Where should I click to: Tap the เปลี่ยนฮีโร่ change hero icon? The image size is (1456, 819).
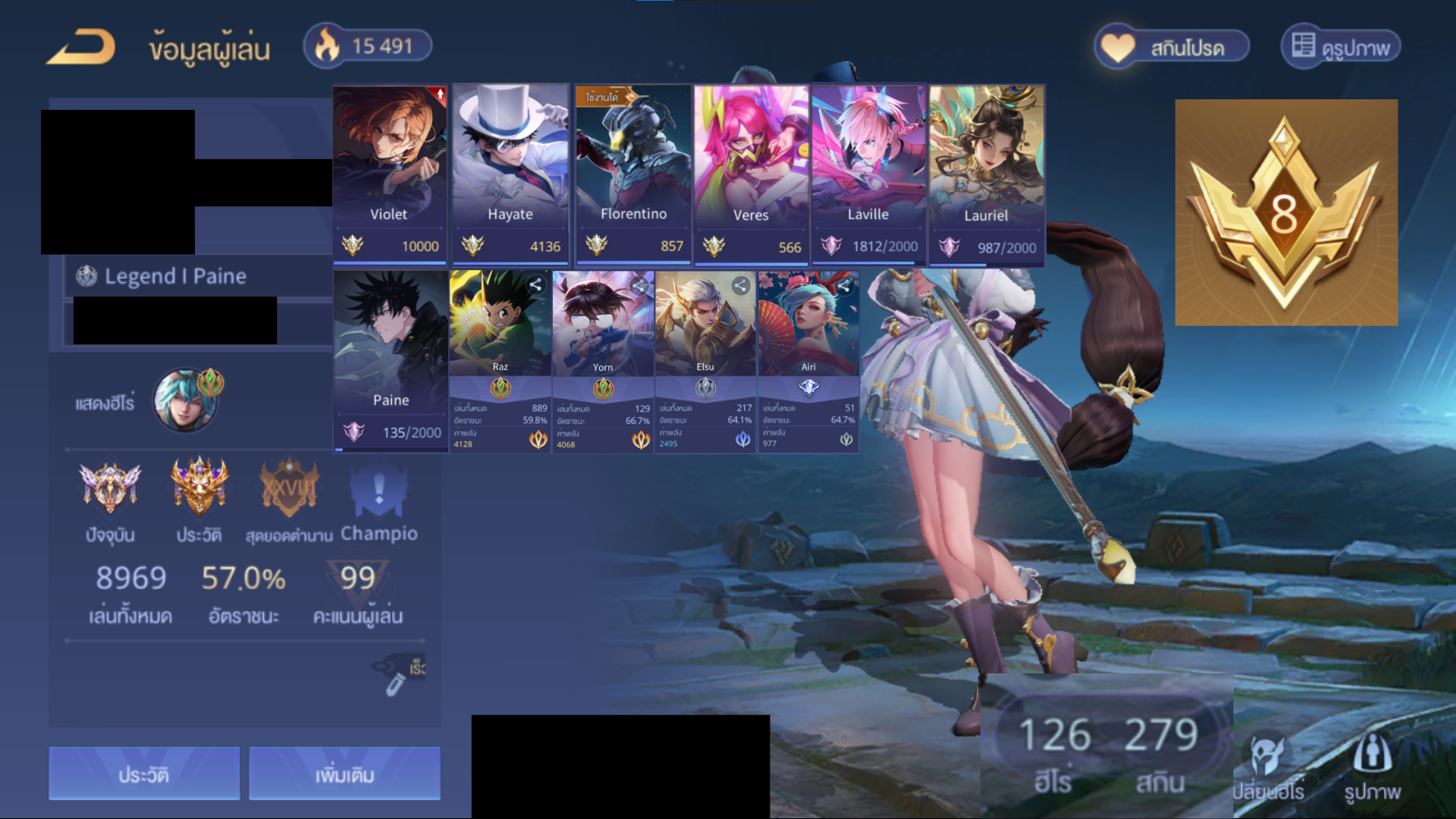pos(1268,767)
